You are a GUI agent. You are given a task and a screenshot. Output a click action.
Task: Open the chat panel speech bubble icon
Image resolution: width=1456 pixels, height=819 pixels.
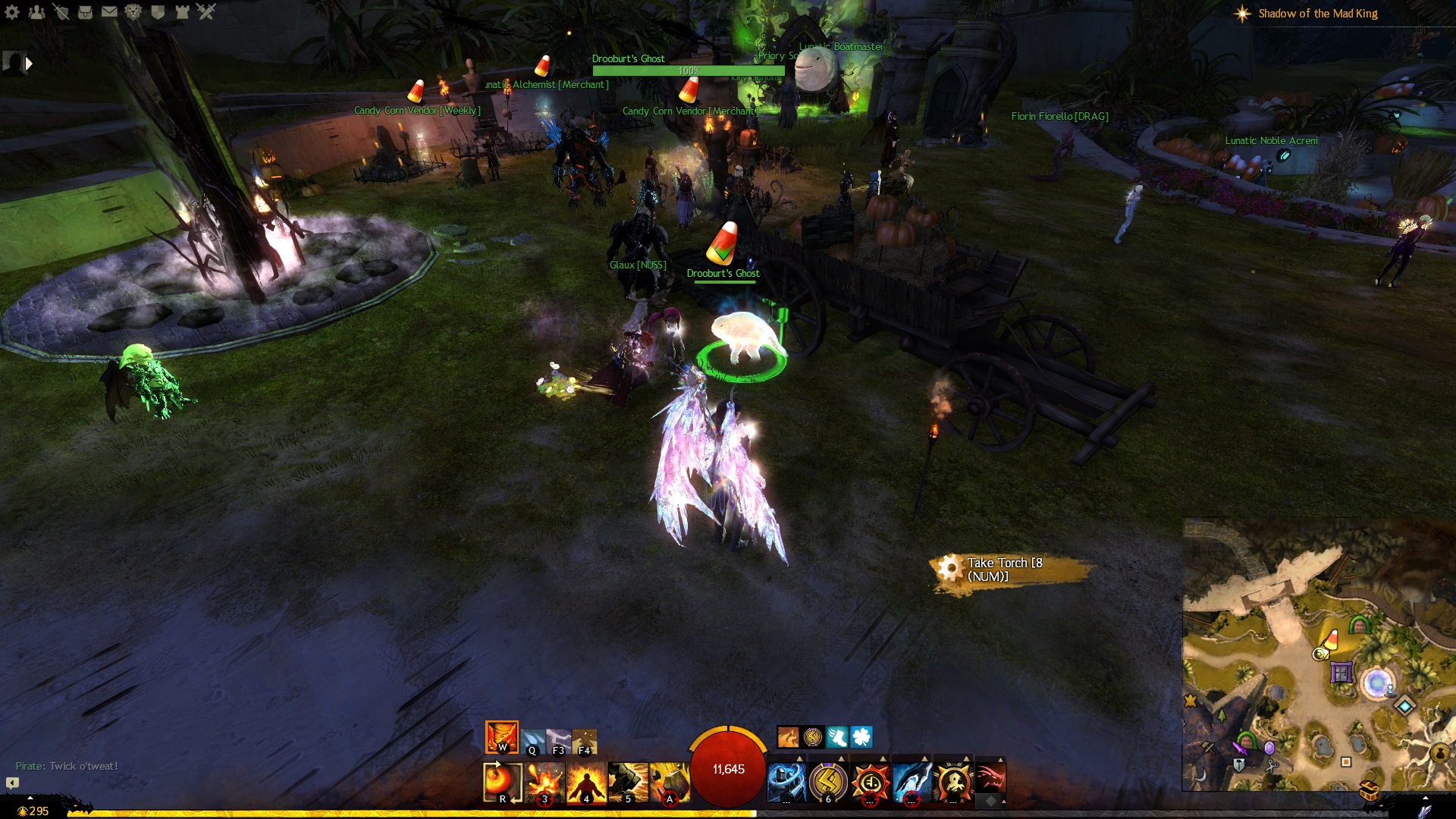coord(12,783)
